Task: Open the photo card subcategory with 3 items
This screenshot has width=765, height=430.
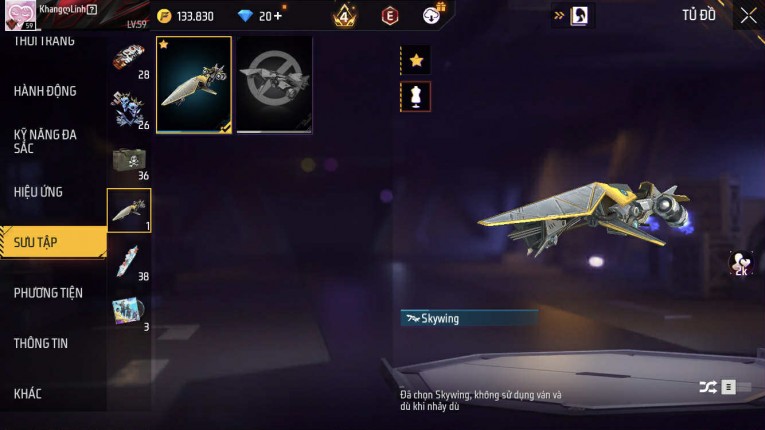Action: pos(129,311)
